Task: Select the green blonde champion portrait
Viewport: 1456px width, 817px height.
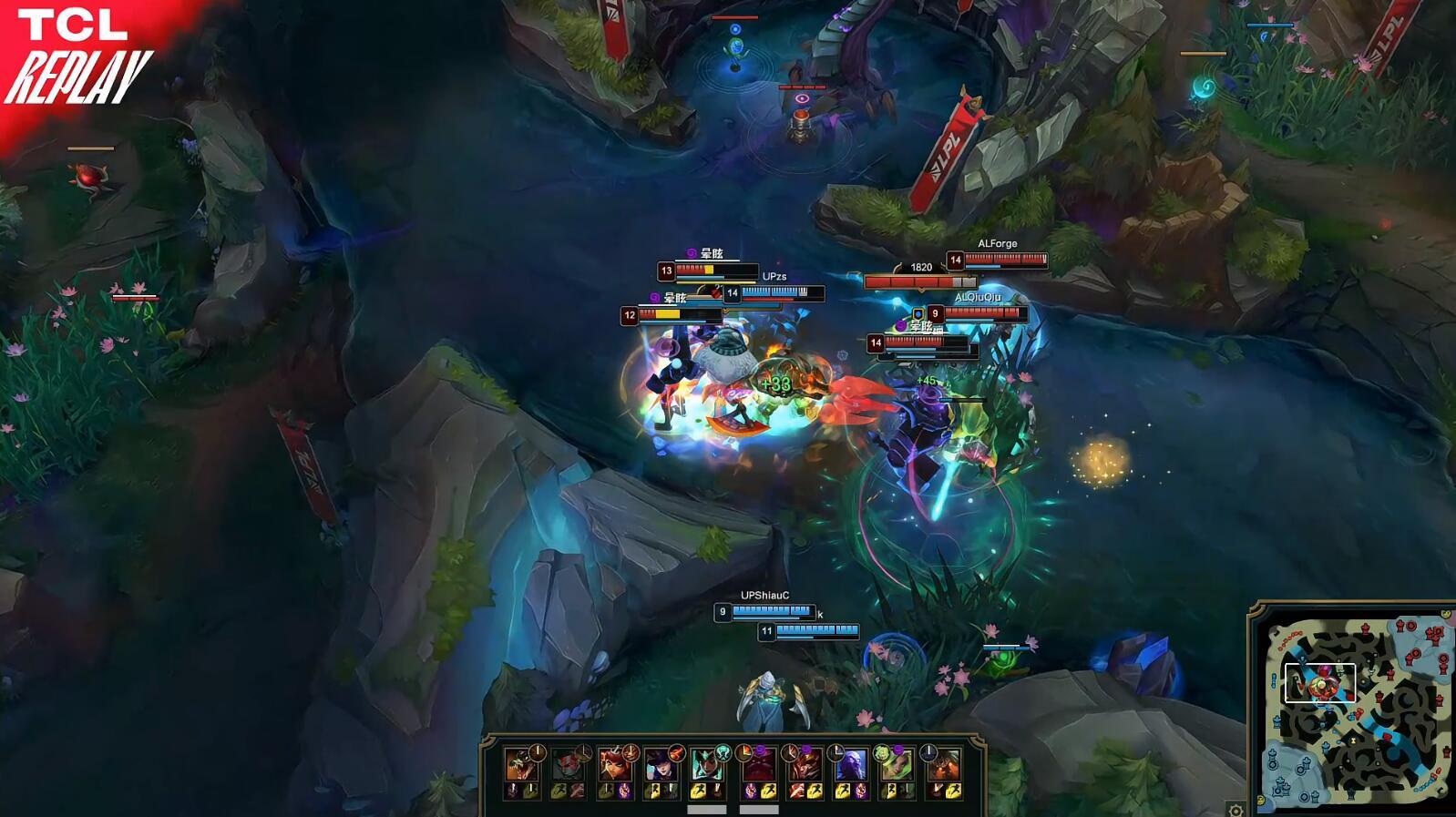Action: 897,766
